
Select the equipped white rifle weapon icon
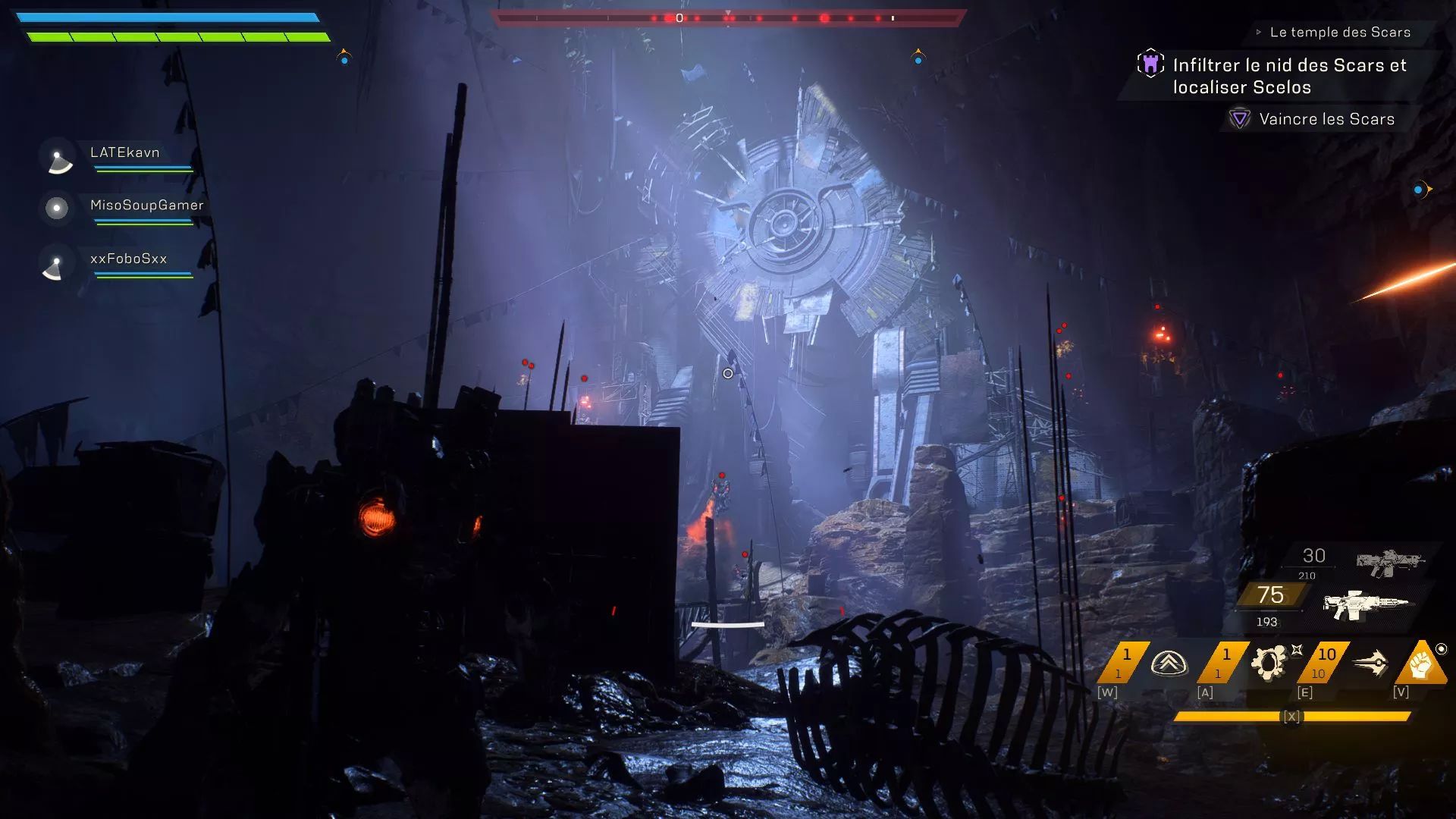click(x=1365, y=604)
